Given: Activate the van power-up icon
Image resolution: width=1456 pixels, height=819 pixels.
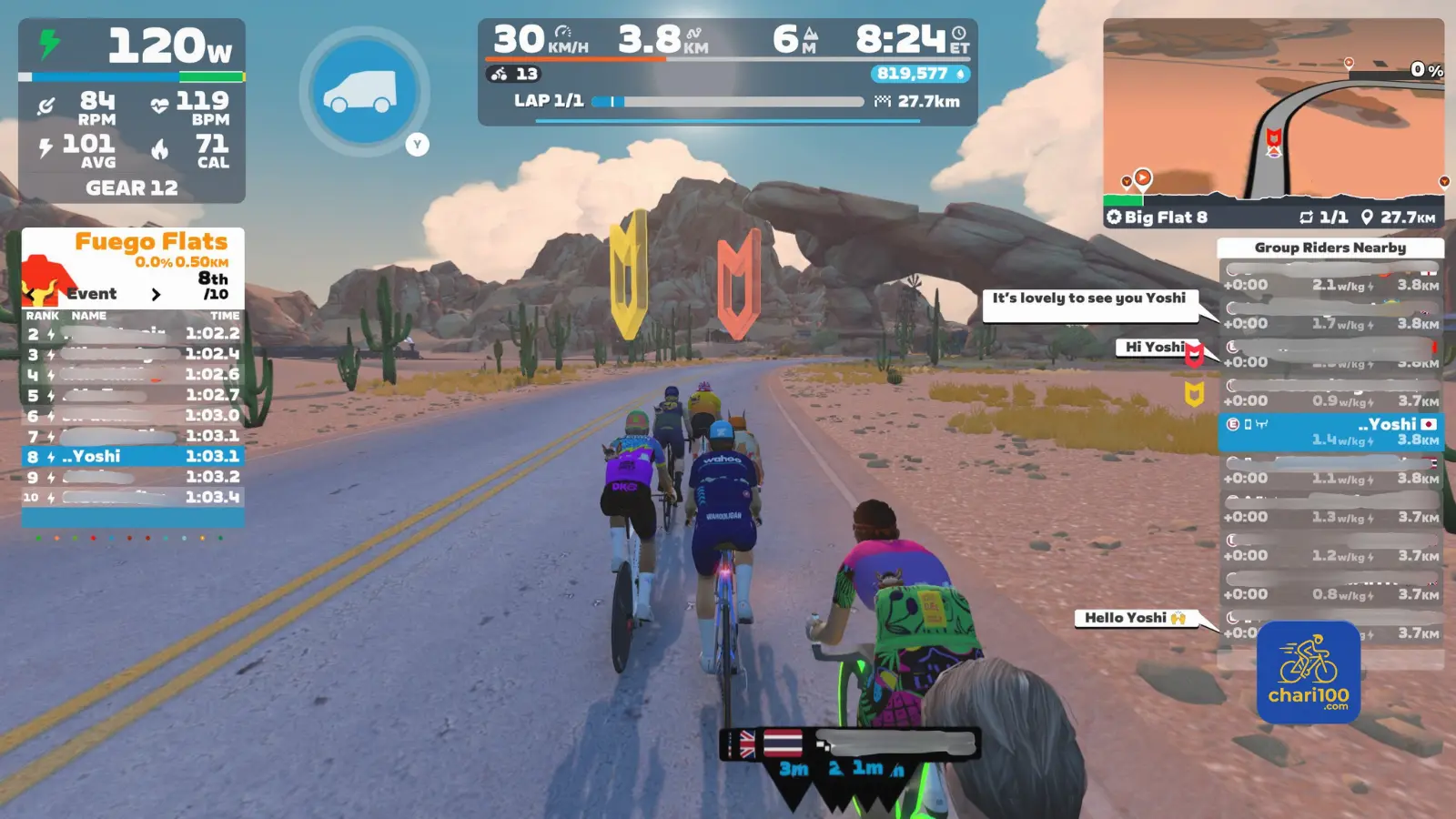Looking at the screenshot, I should 364,91.
